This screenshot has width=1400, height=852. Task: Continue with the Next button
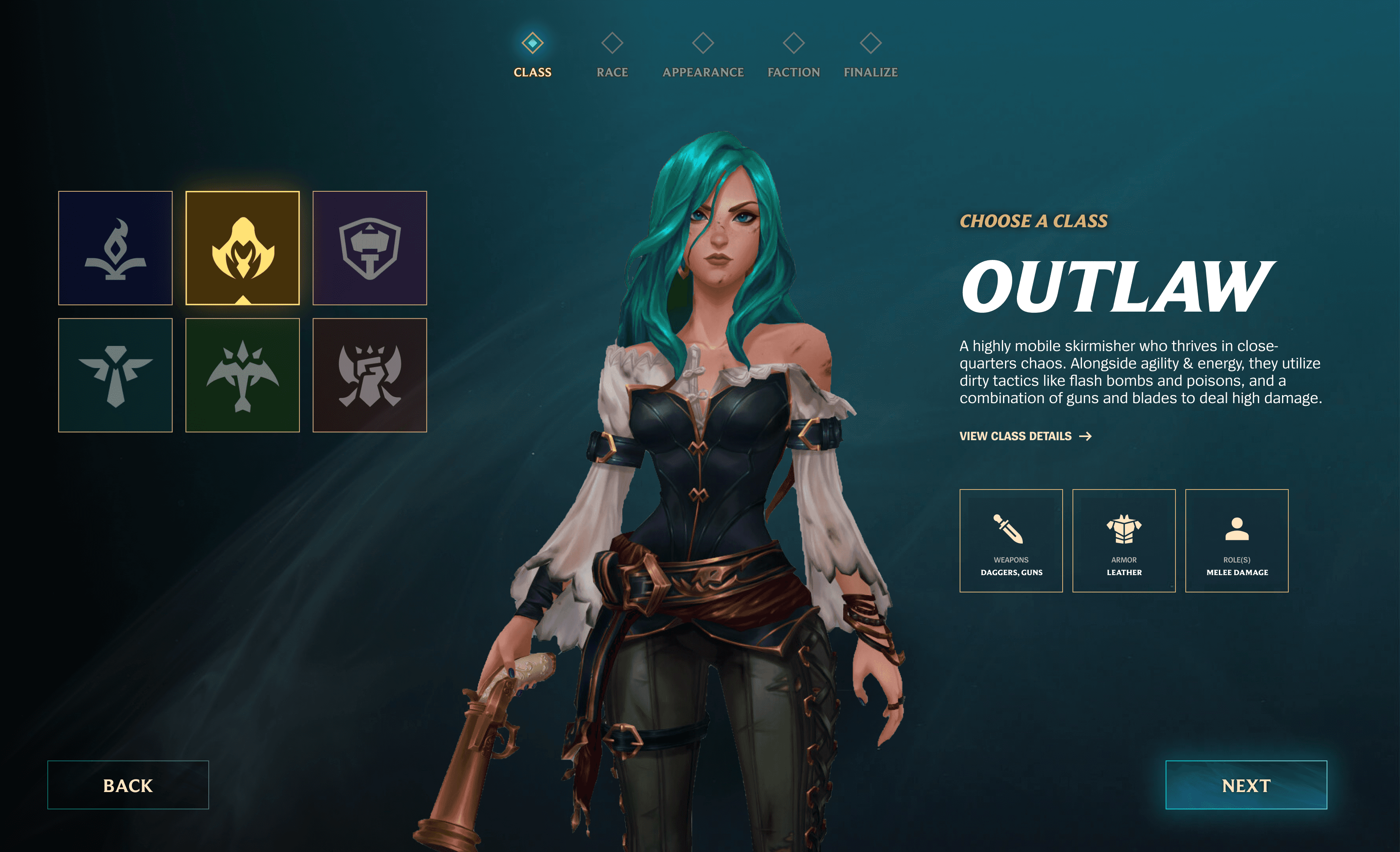[x=1246, y=785]
